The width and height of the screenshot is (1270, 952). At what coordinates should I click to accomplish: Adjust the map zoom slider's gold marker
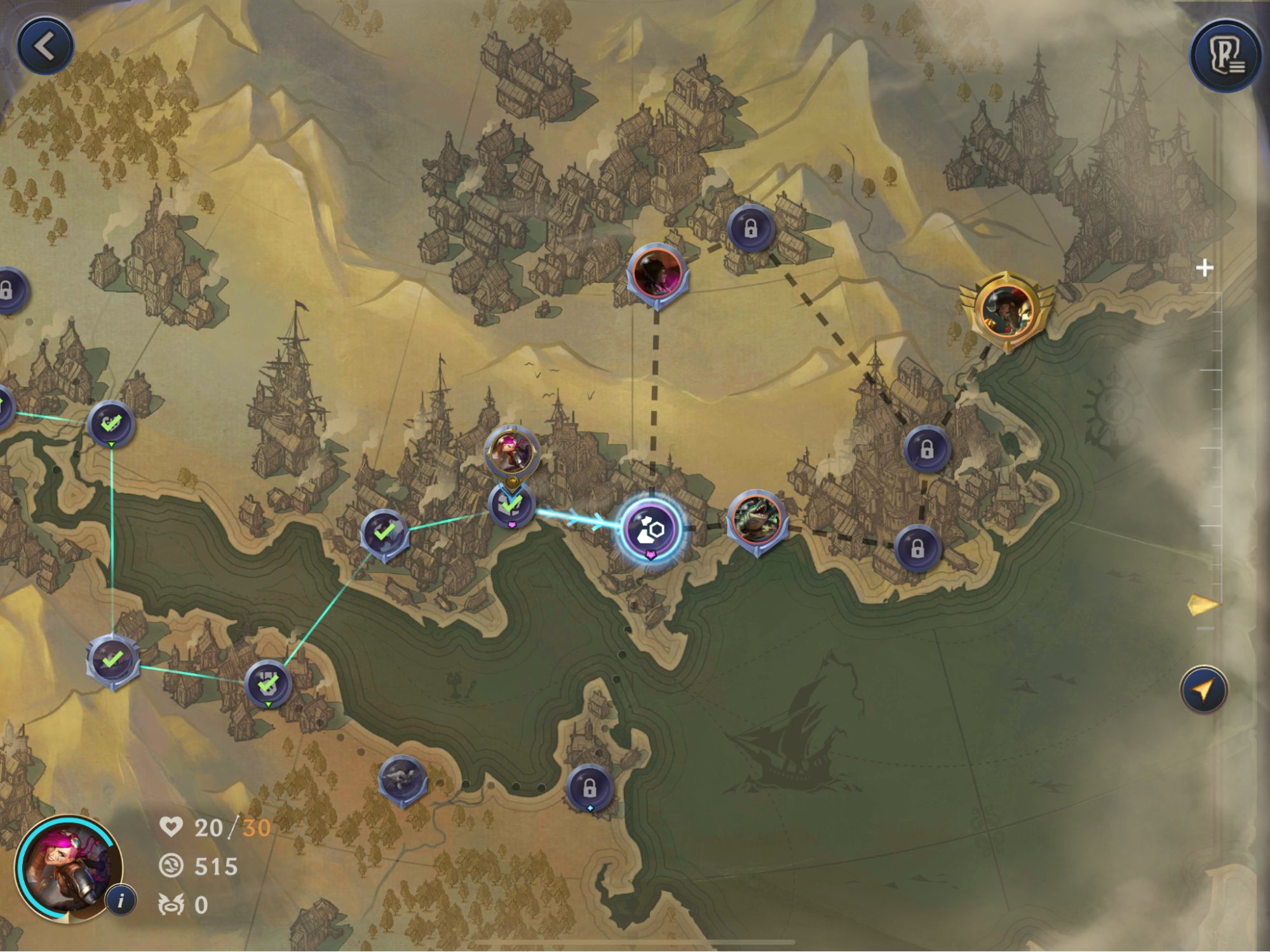[x=1202, y=605]
